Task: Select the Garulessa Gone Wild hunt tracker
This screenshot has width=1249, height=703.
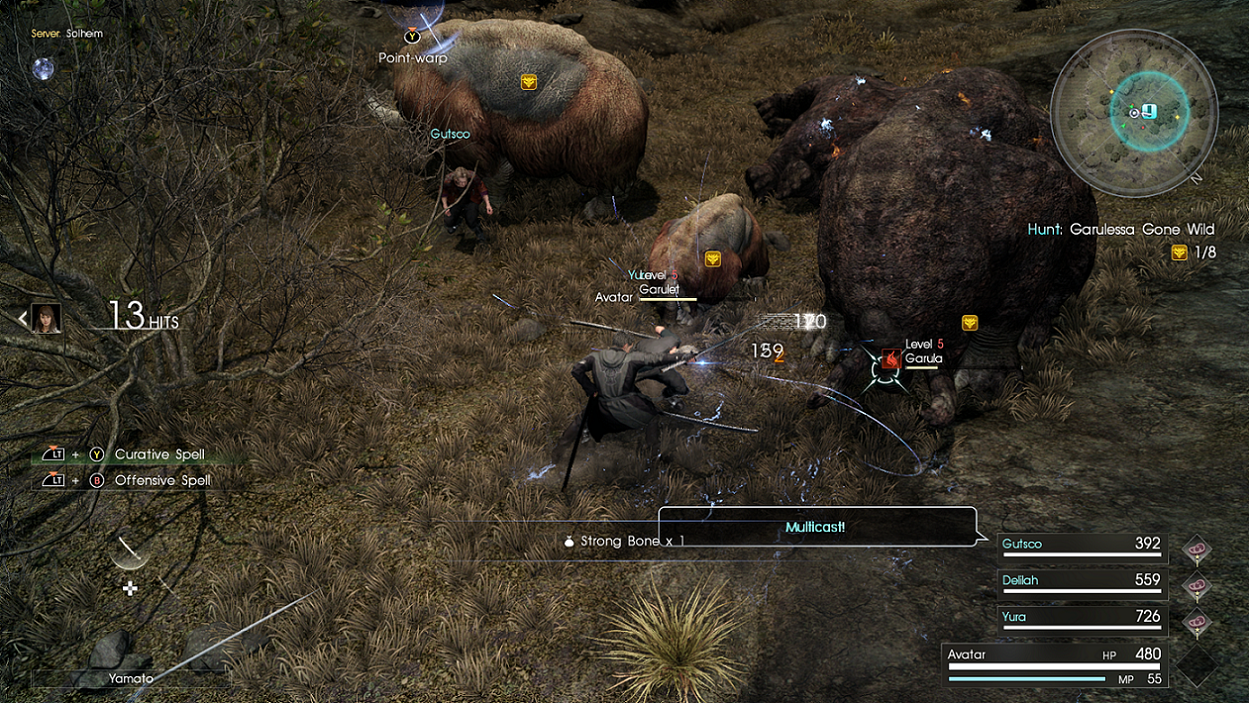Action: tap(1120, 230)
